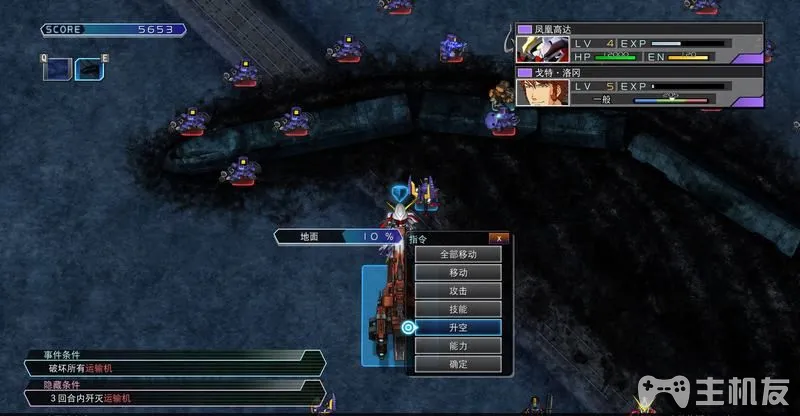Confirm with the 确定 button
Screen dimensions: 800x416
tap(458, 364)
